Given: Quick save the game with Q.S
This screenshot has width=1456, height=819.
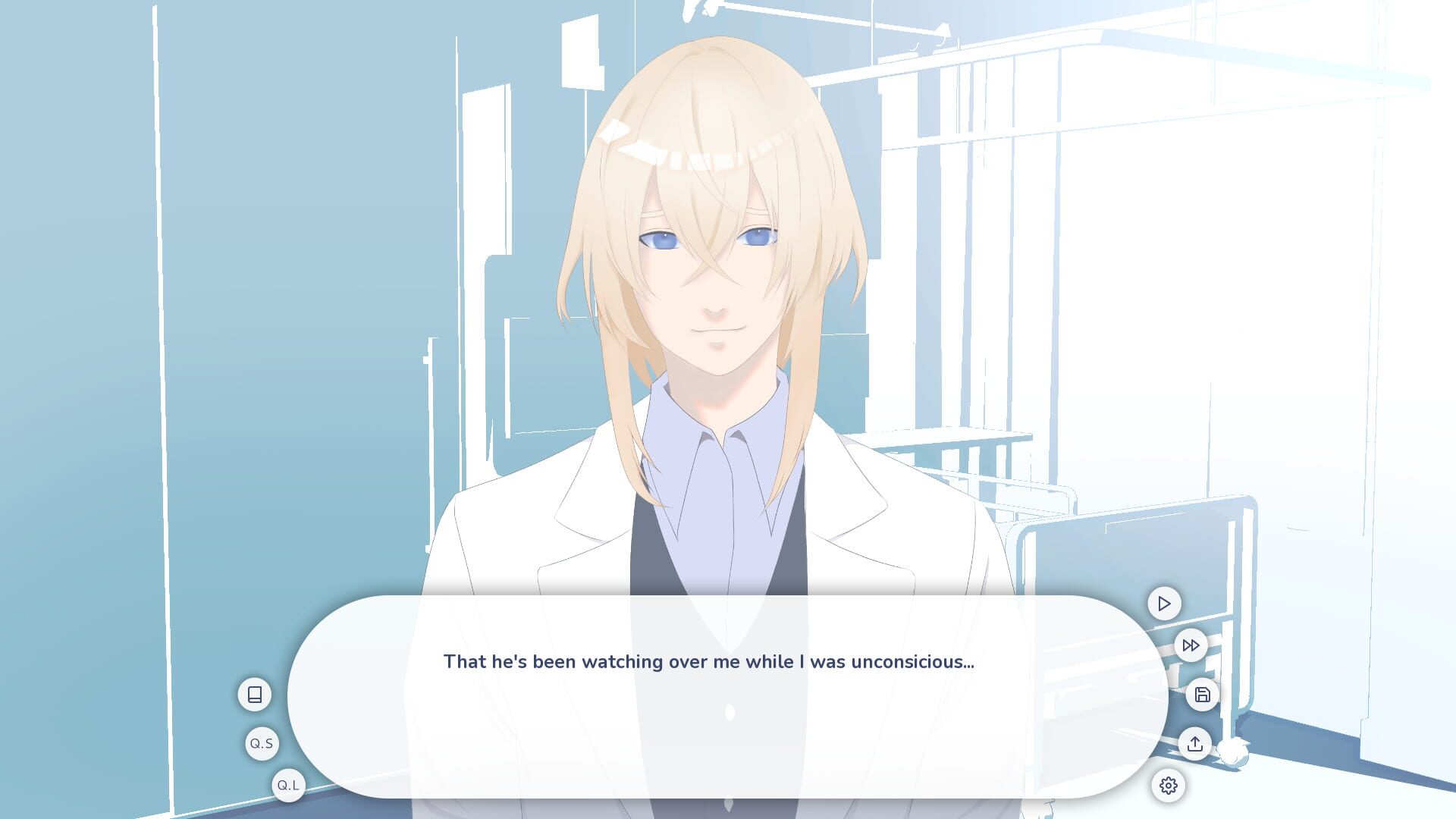Looking at the screenshot, I should coord(262,743).
